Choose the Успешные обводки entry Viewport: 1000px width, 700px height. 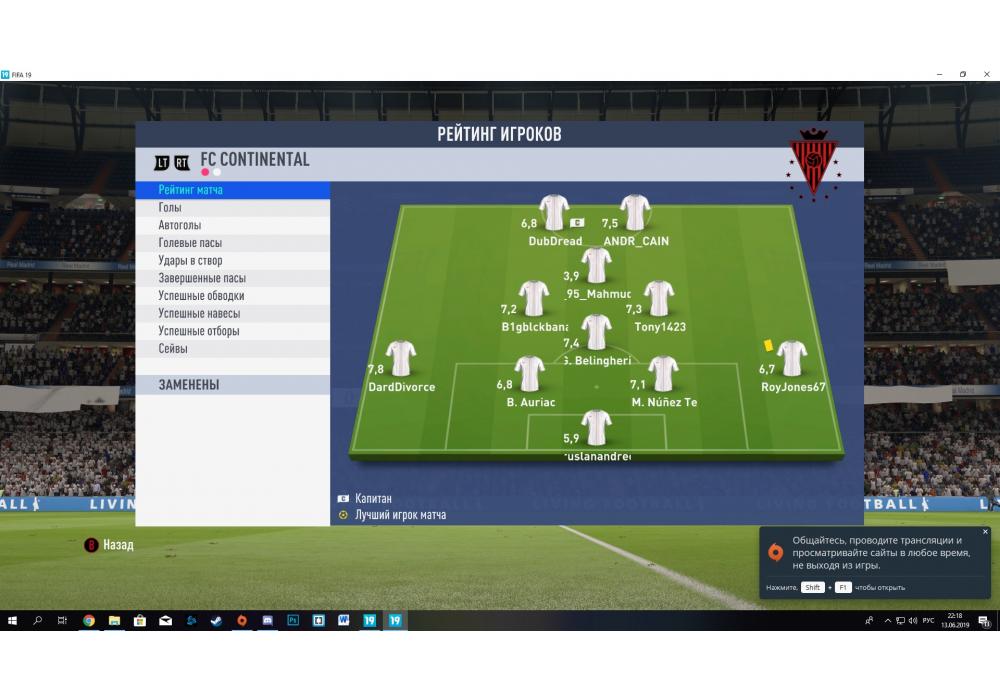point(200,296)
